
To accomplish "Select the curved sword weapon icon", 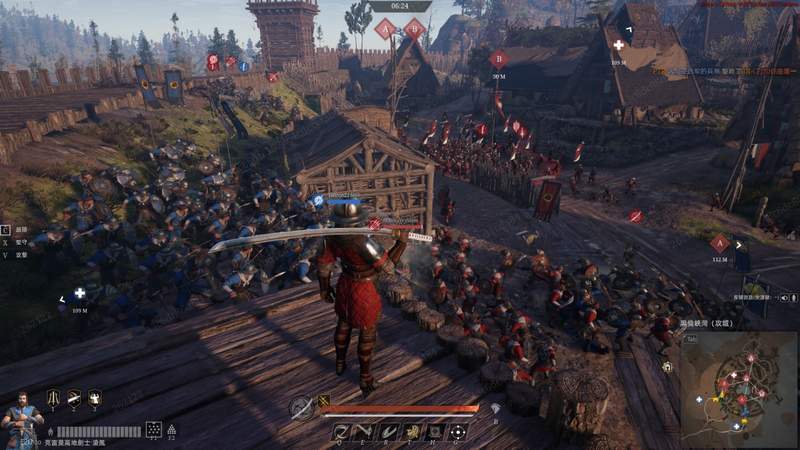I will pyautogui.click(x=301, y=407).
